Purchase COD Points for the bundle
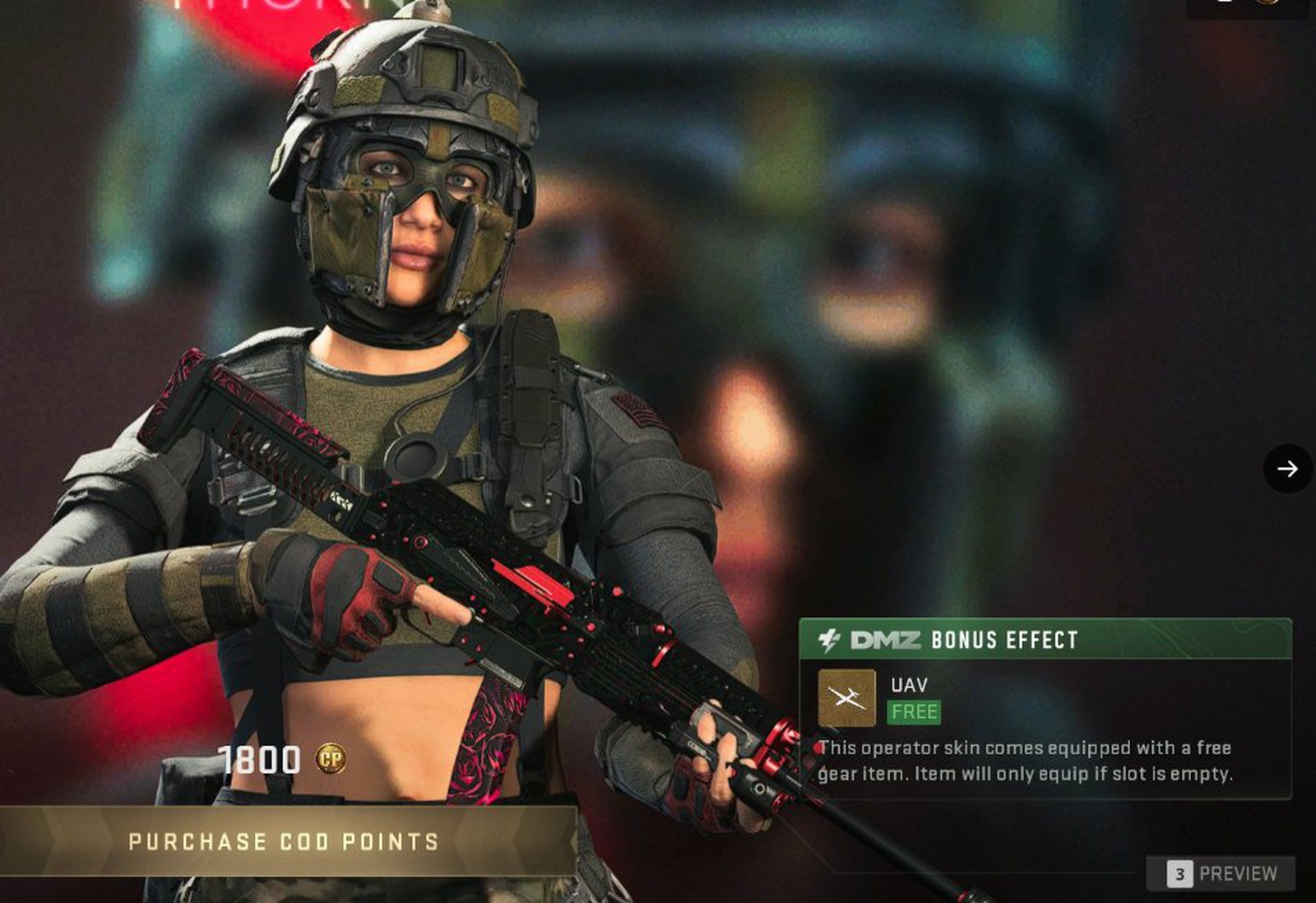Image resolution: width=1316 pixels, height=903 pixels. coord(284,840)
